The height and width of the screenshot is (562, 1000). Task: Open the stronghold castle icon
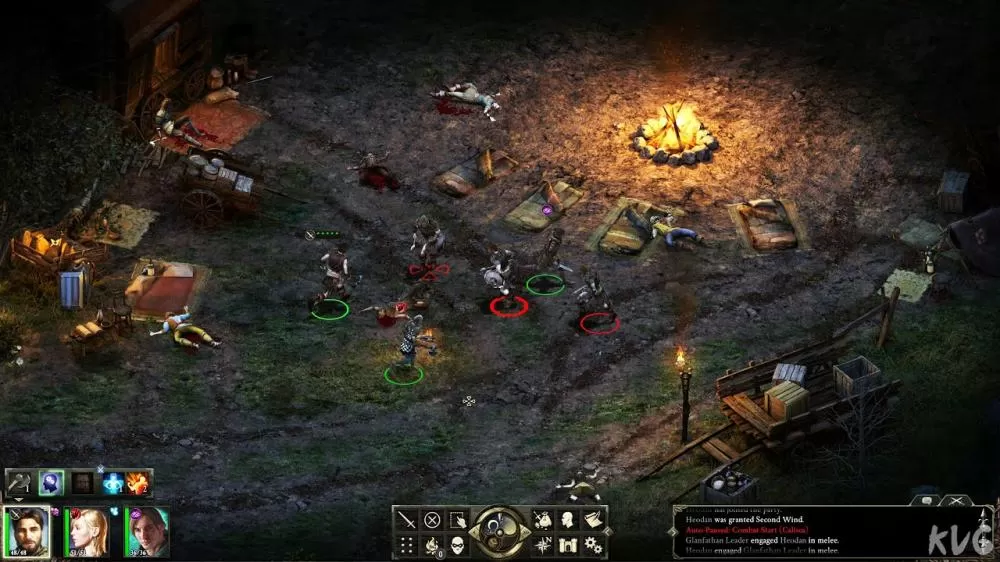[568, 545]
